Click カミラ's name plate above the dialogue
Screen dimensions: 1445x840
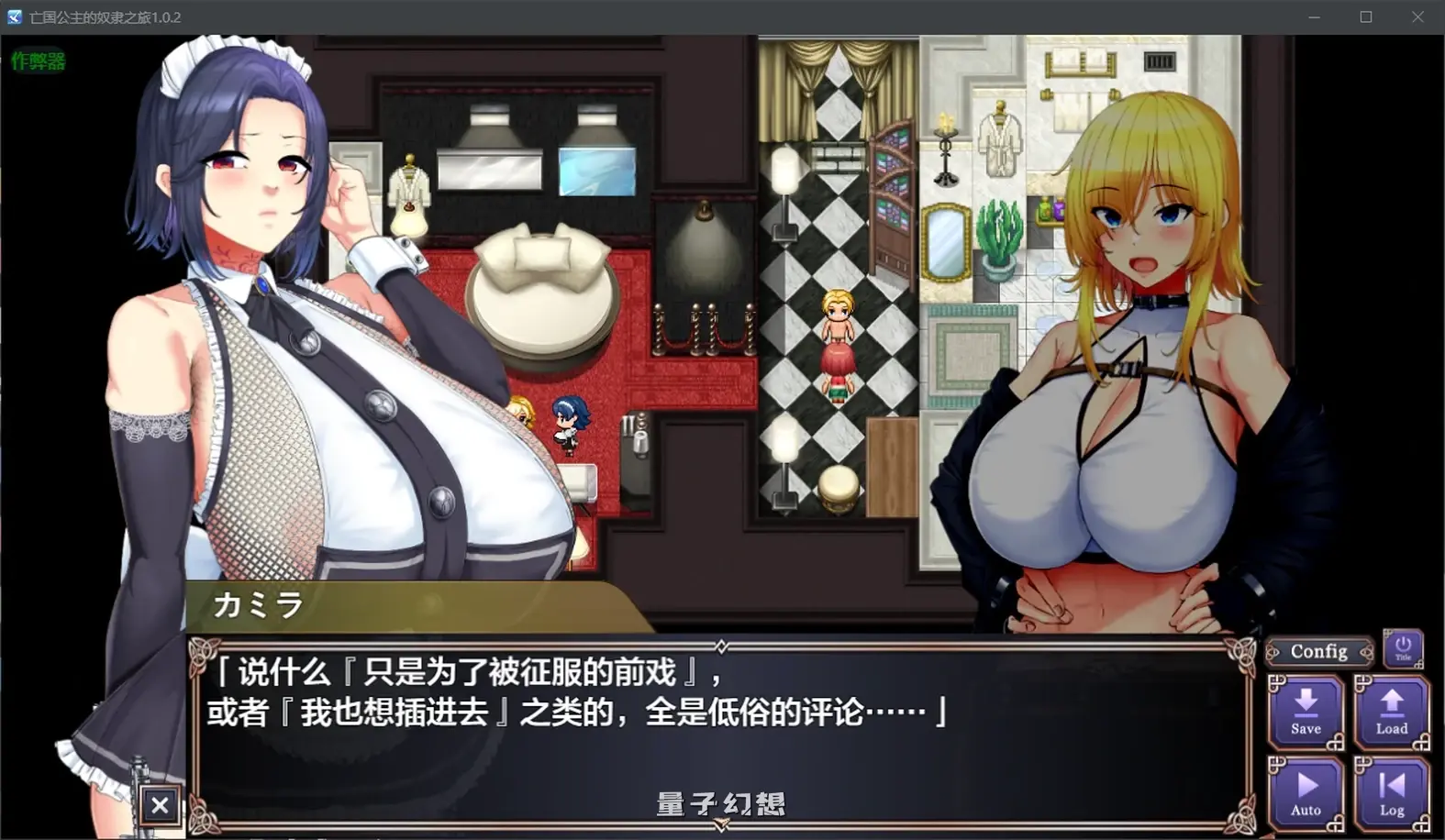click(258, 606)
